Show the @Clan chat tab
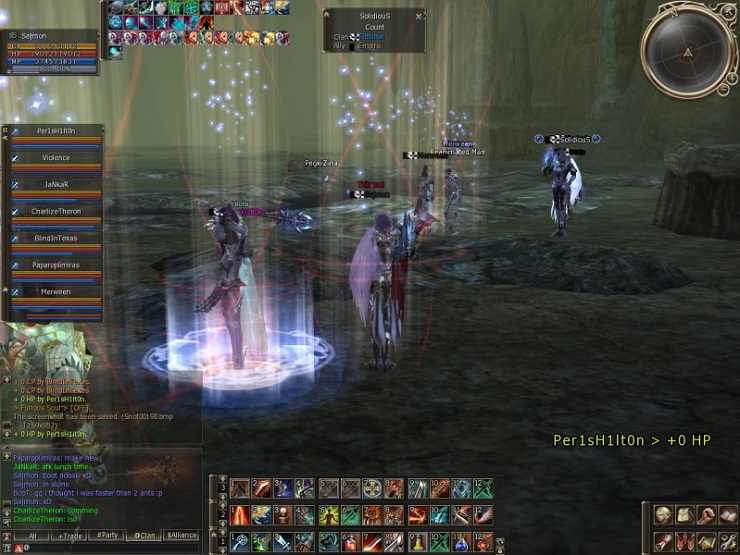 click(x=145, y=536)
